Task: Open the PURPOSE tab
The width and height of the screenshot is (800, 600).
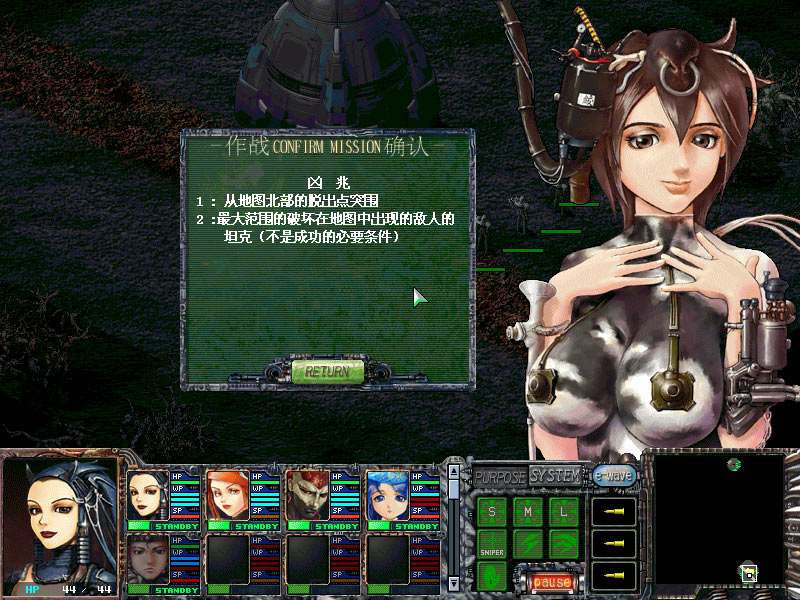Action: 499,477
